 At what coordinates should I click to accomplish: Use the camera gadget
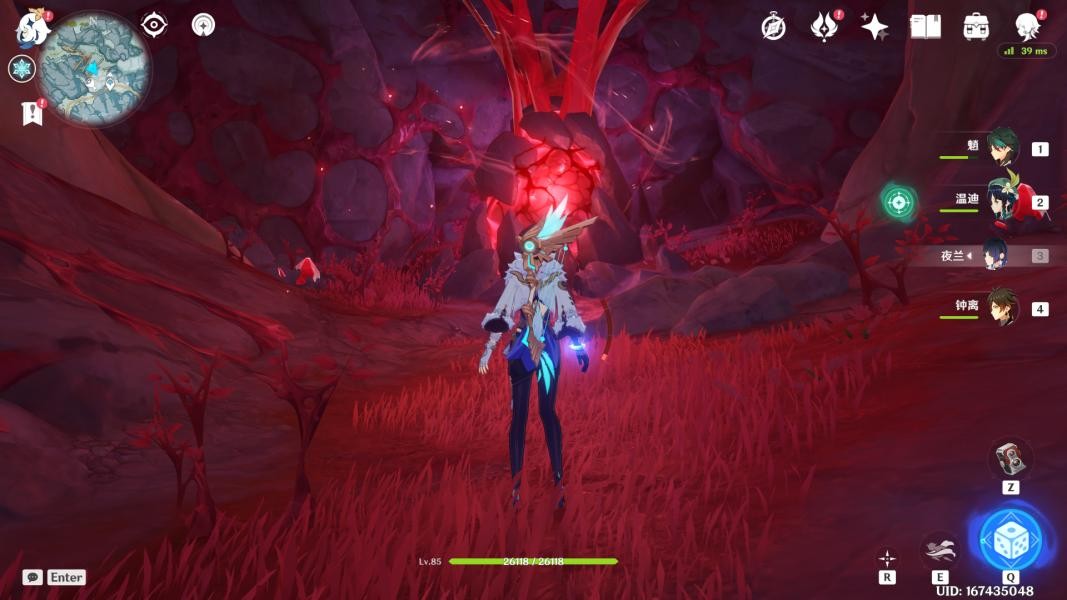coord(1011,459)
